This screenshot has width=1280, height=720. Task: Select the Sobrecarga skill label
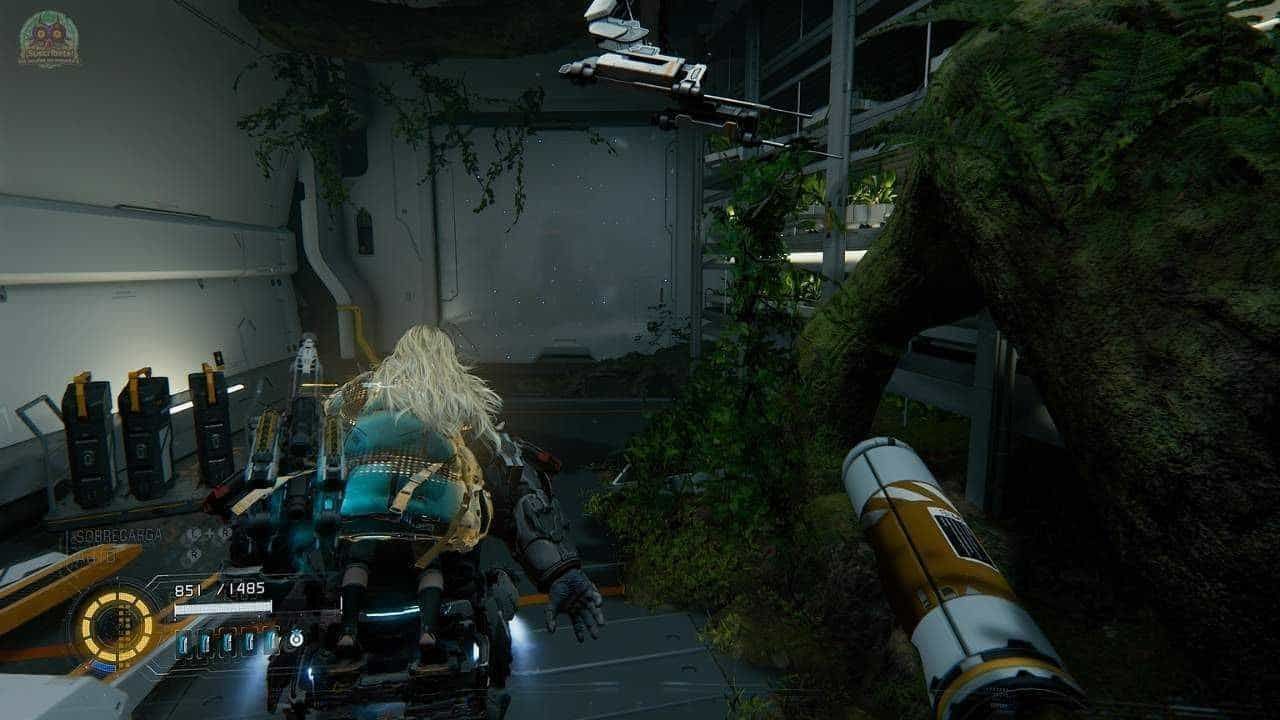coord(117,536)
